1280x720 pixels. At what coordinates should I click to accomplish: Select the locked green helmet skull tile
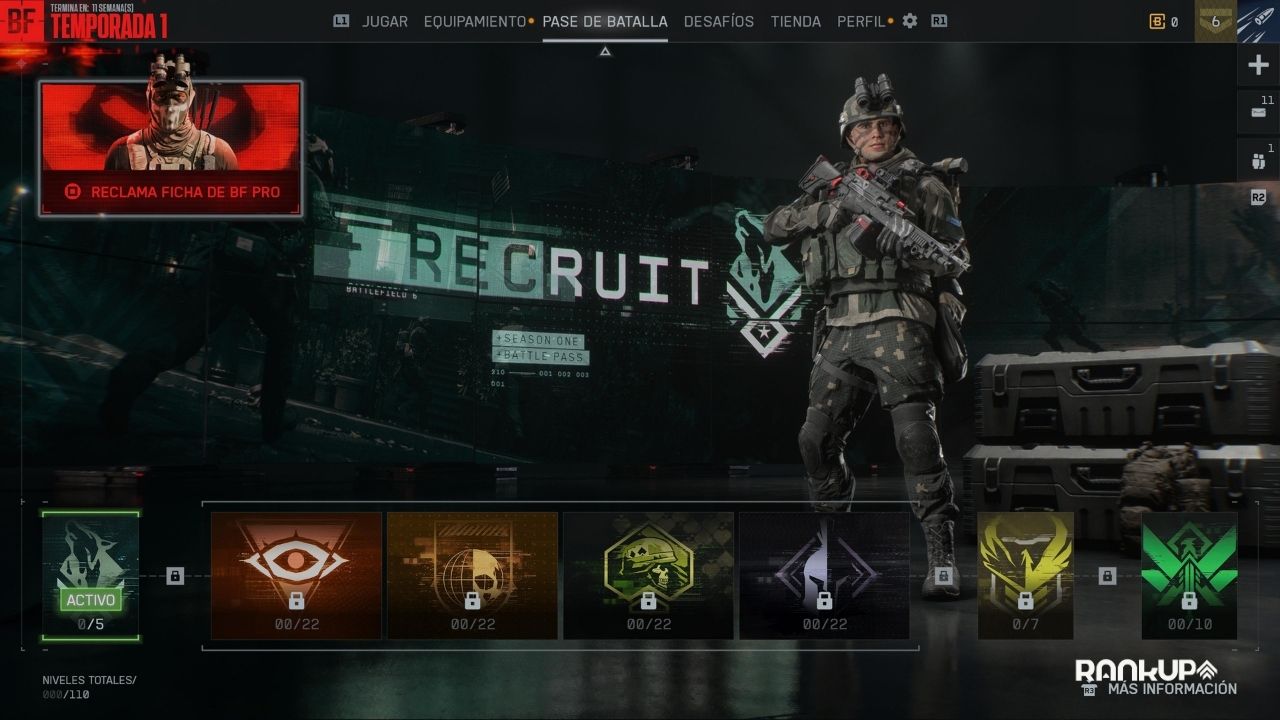pyautogui.click(x=648, y=575)
